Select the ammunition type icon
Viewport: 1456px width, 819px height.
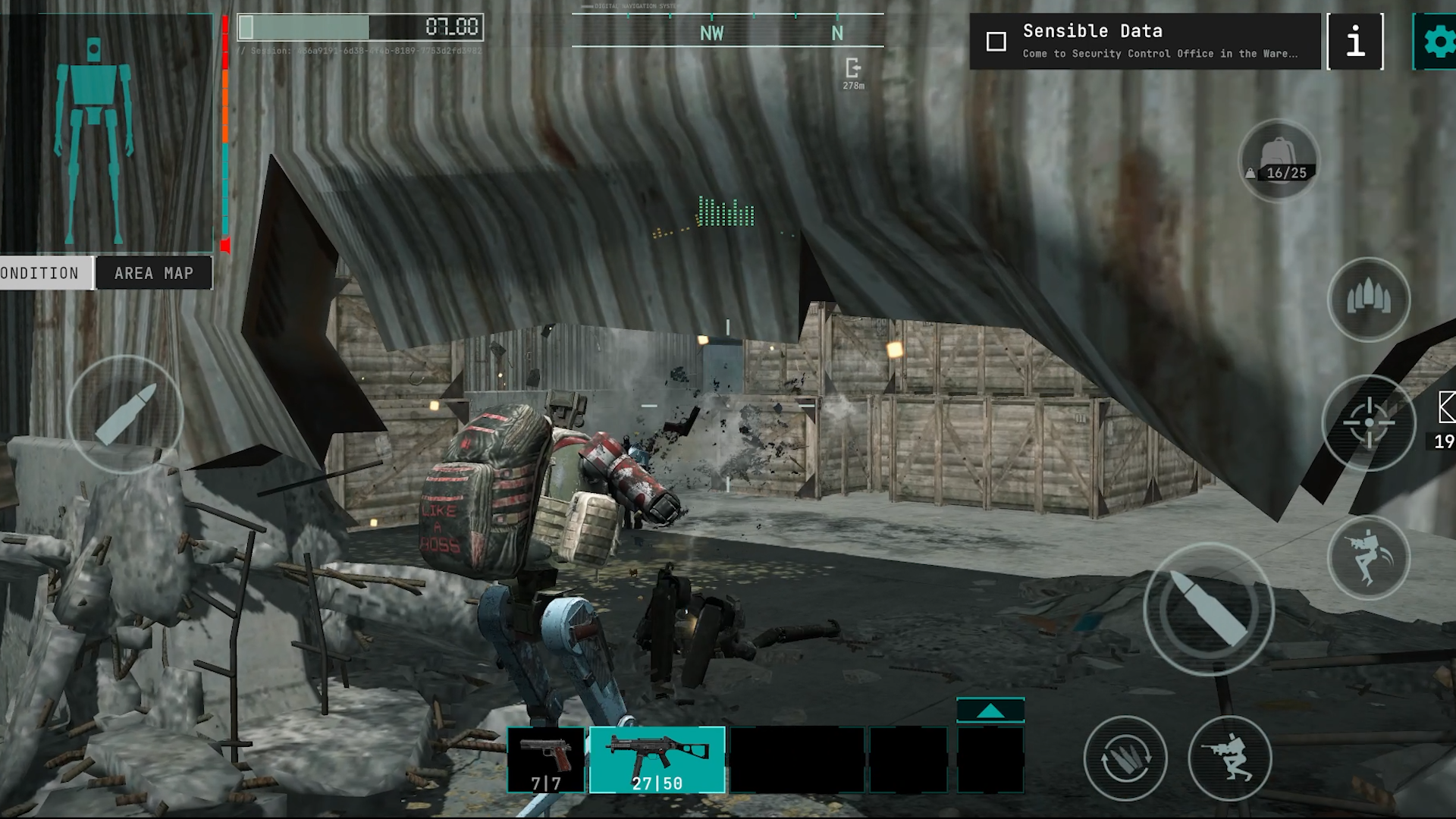pyautogui.click(x=1369, y=300)
